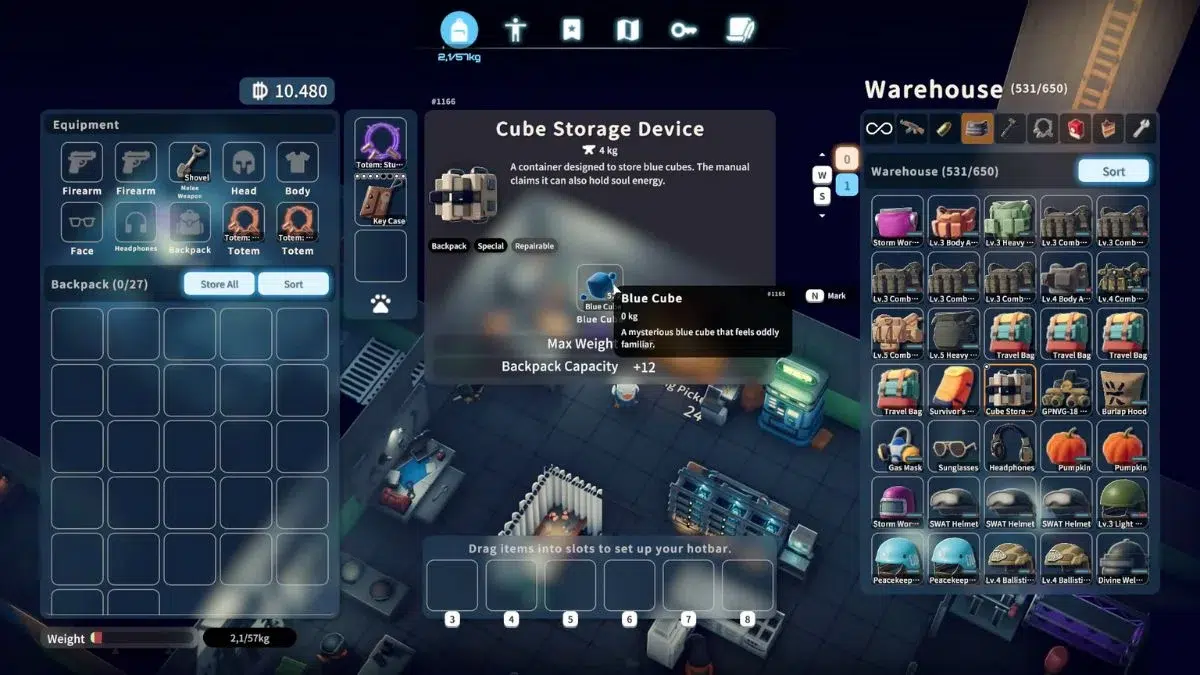Image resolution: width=1200 pixels, height=675 pixels.
Task: Filter warehouse by firearms category
Action: [911, 128]
